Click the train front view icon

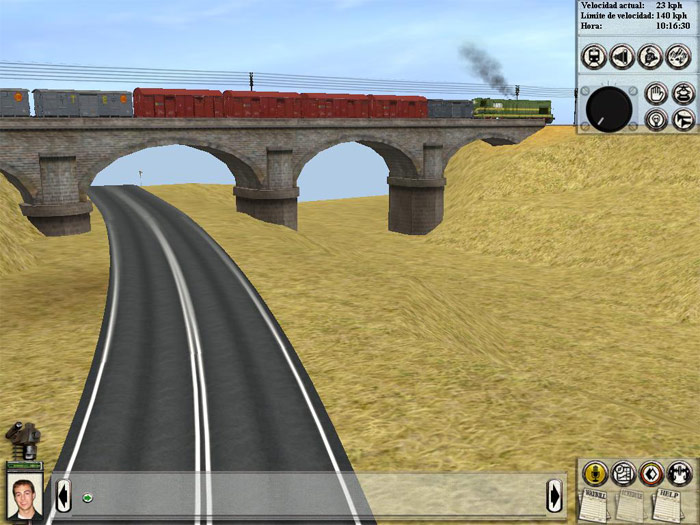tap(593, 56)
